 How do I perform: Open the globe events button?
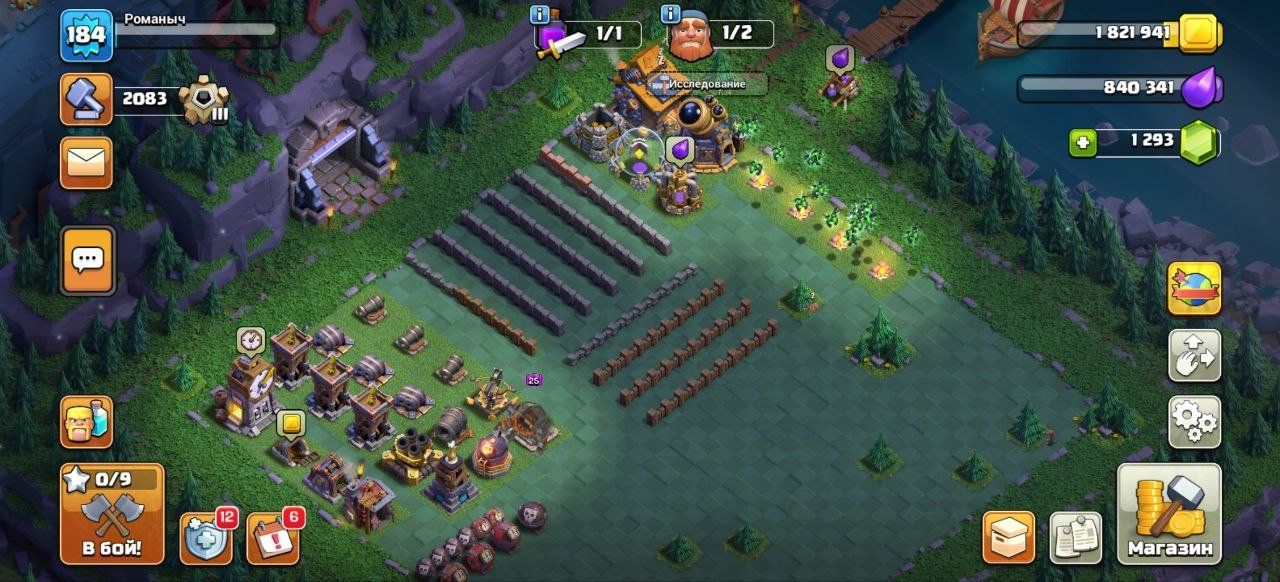(x=1194, y=288)
